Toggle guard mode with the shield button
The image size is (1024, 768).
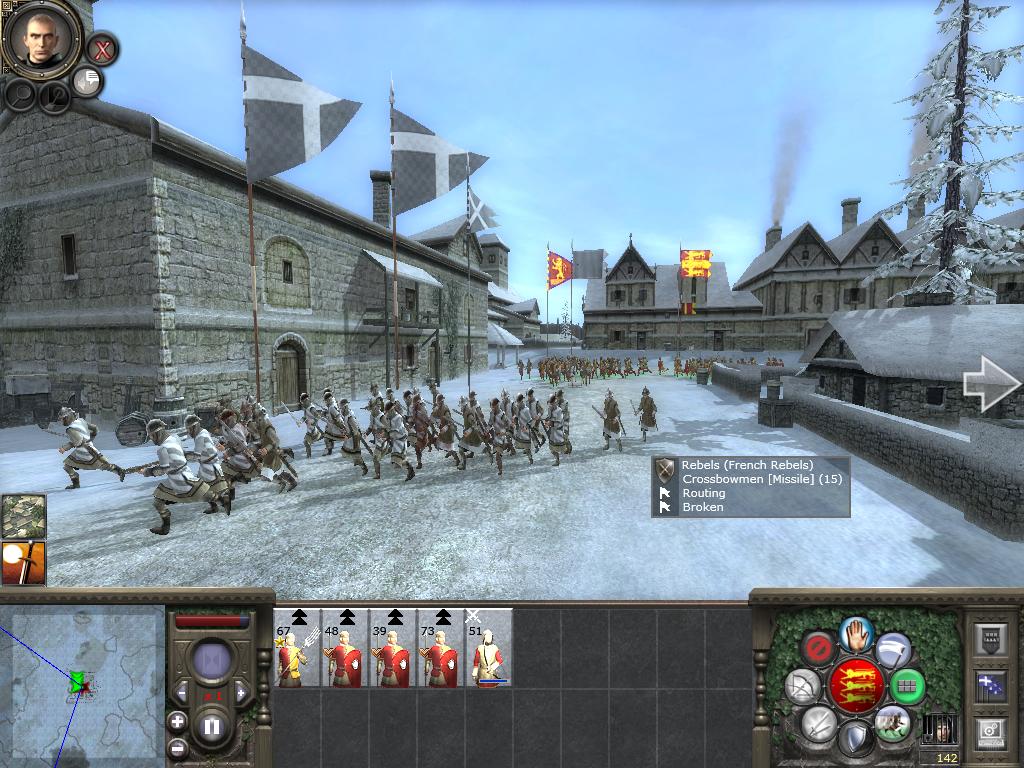coord(855,739)
